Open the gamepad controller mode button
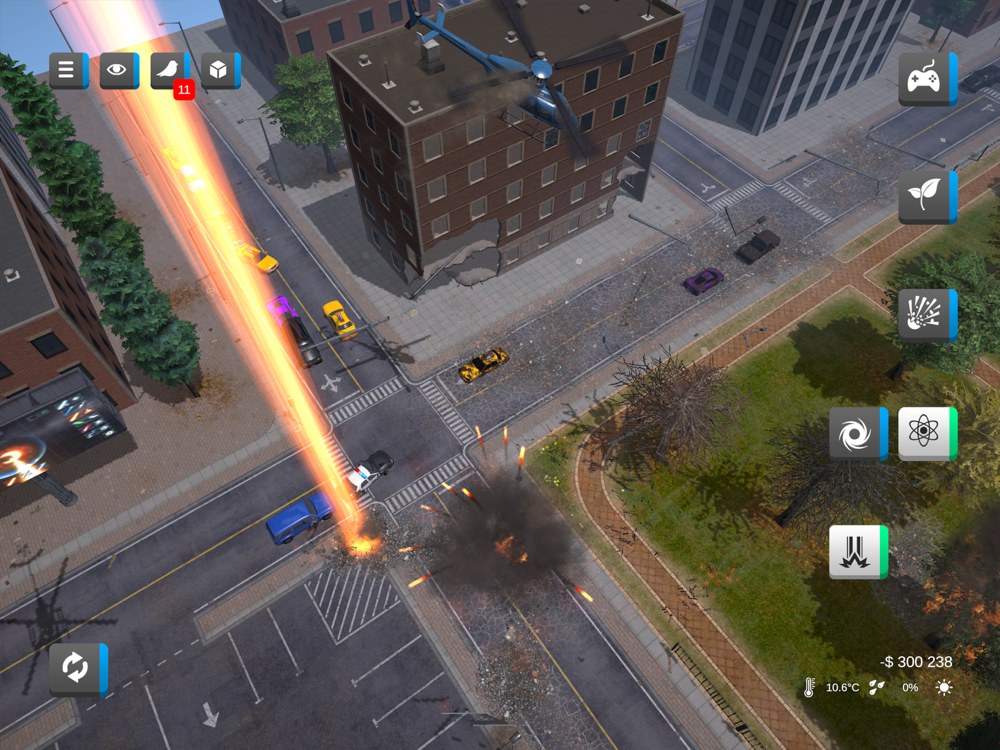1000x750 pixels. click(x=926, y=78)
